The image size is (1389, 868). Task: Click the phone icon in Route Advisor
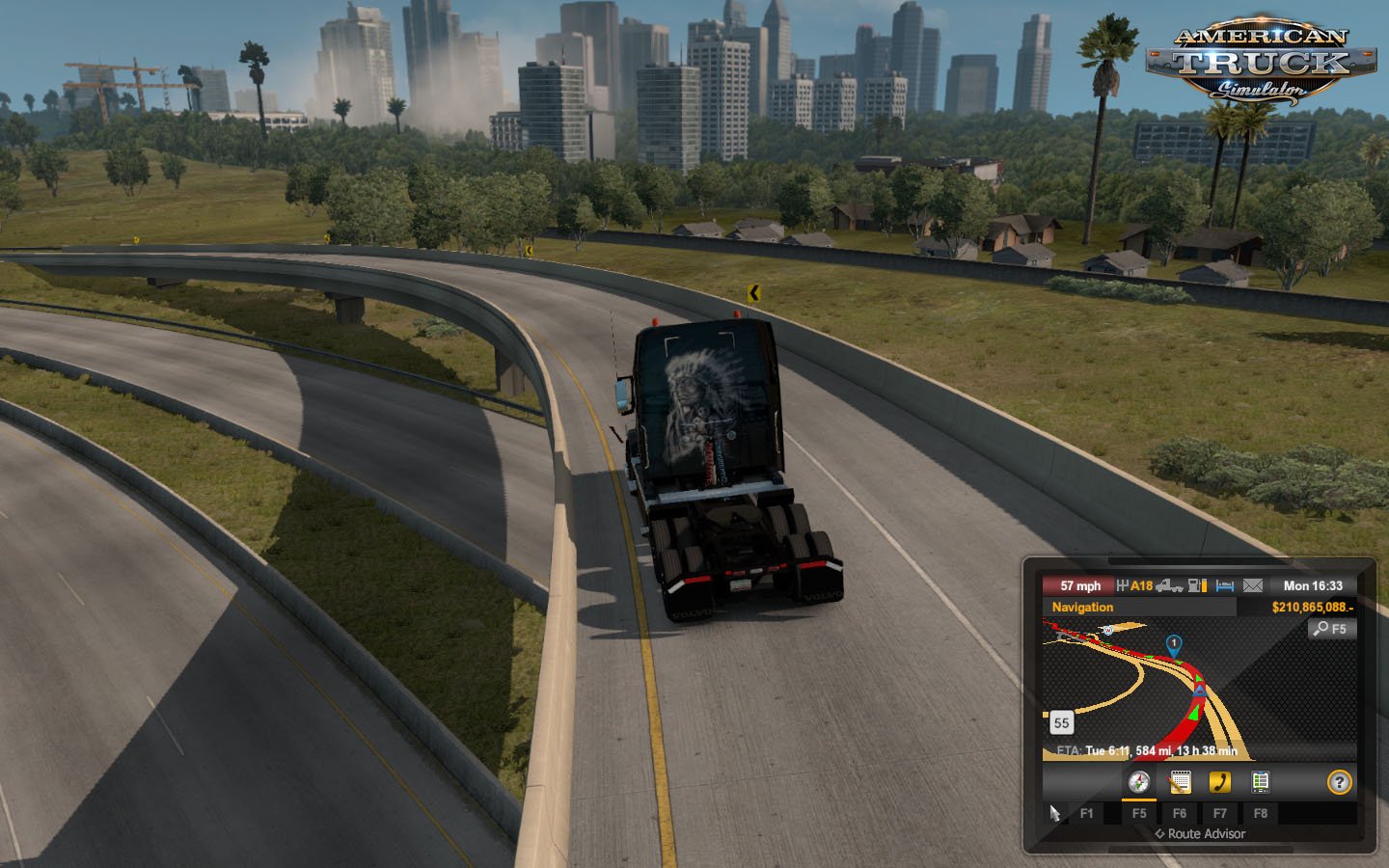point(1220,782)
